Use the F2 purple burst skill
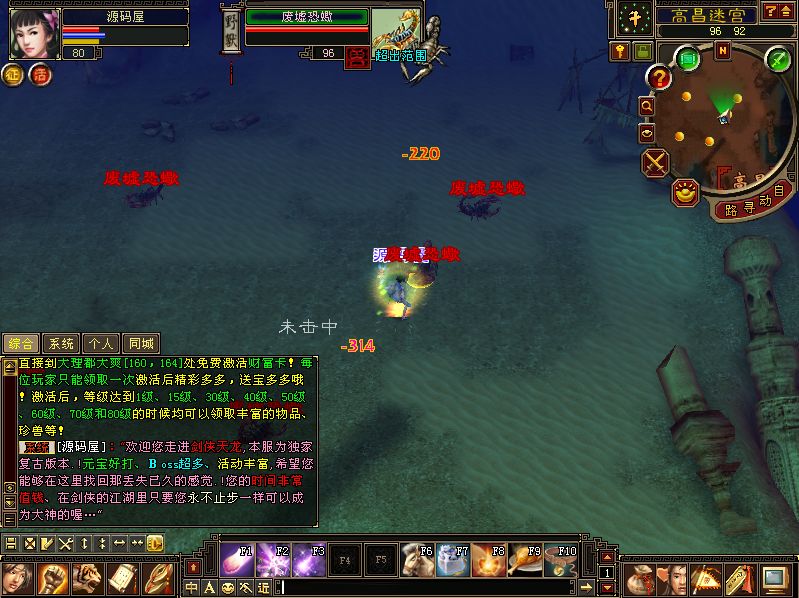The width and height of the screenshot is (799, 598). (x=273, y=558)
